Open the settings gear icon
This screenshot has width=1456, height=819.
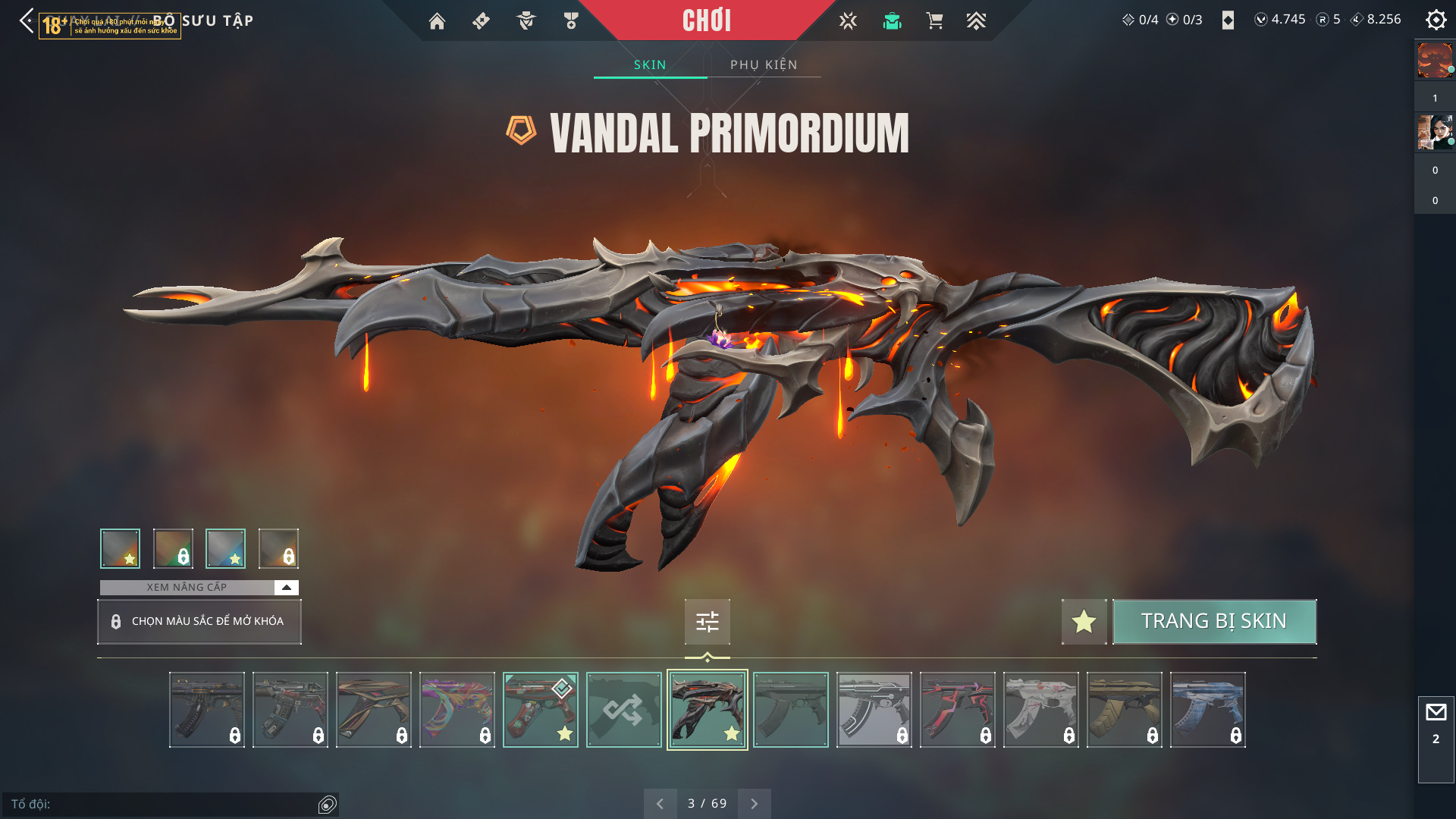coord(1436,20)
